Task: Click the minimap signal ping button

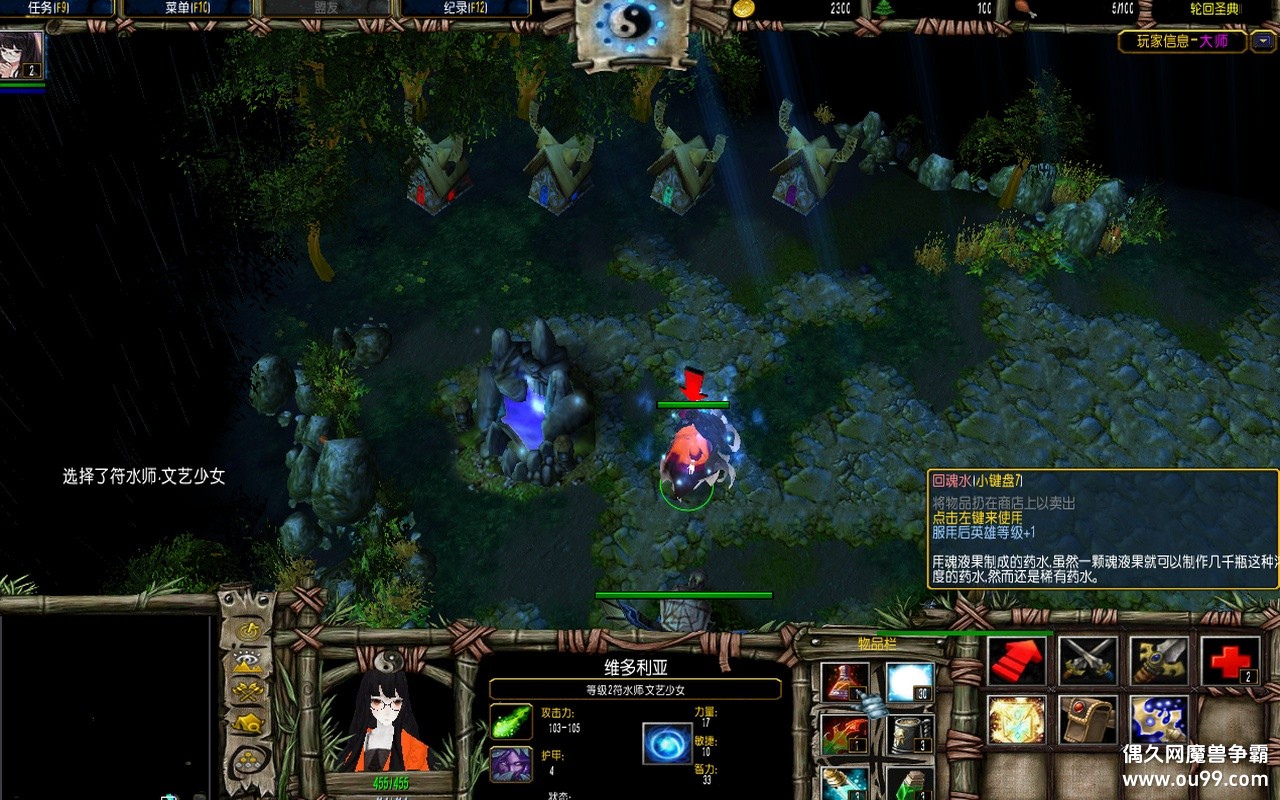Action: point(247,631)
